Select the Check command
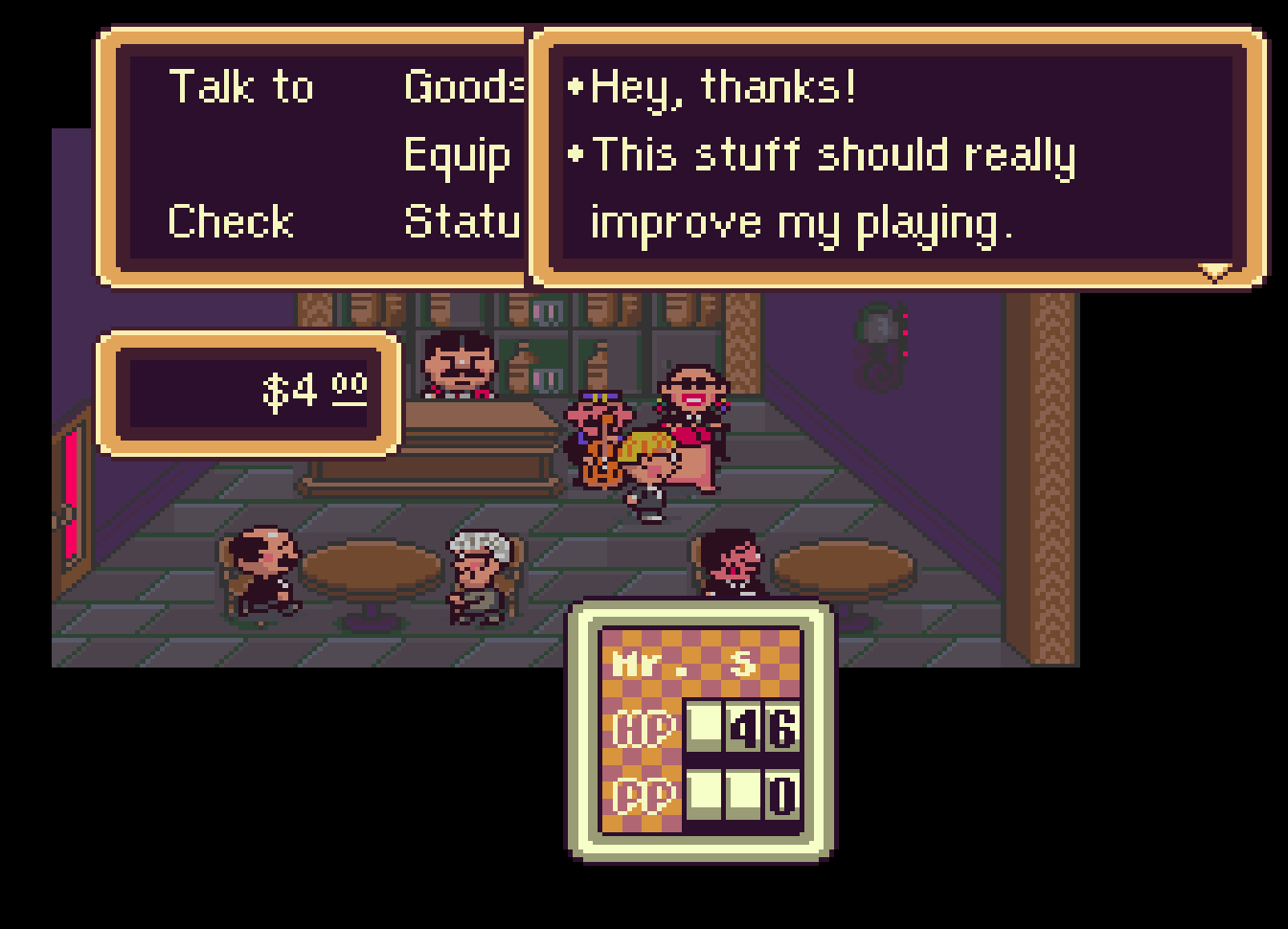Image resolution: width=1288 pixels, height=929 pixels. 231,222
